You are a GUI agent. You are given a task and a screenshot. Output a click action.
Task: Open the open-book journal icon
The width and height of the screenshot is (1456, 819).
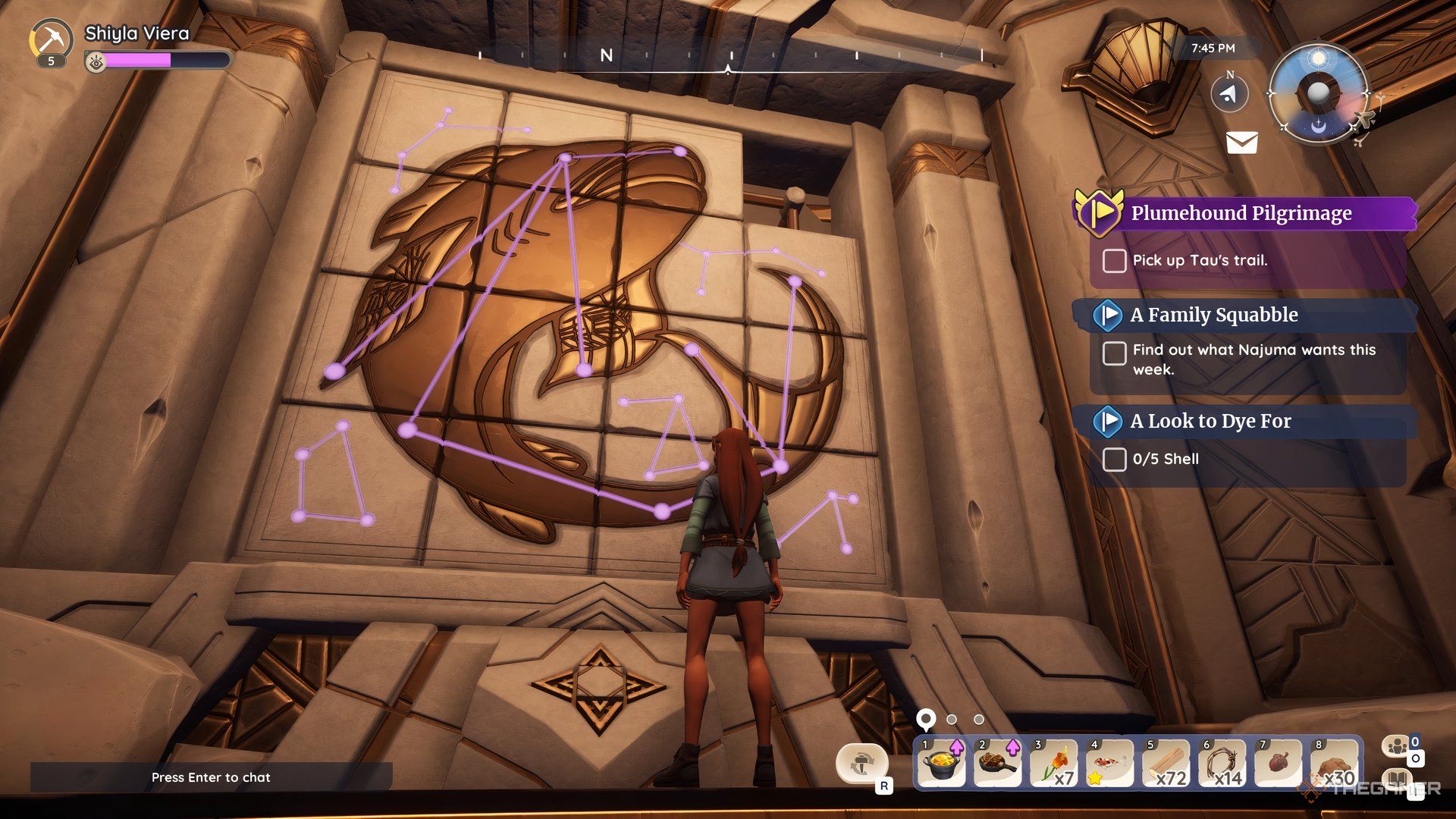click(1397, 780)
